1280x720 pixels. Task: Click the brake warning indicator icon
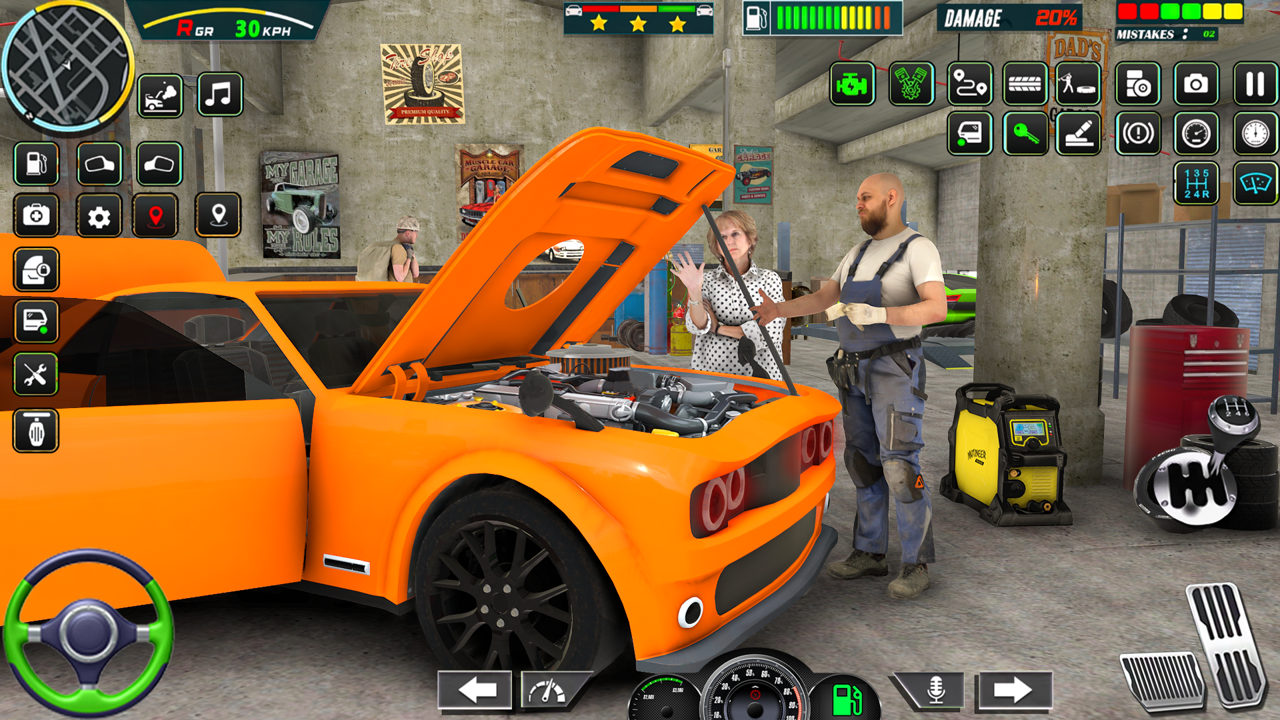1139,133
